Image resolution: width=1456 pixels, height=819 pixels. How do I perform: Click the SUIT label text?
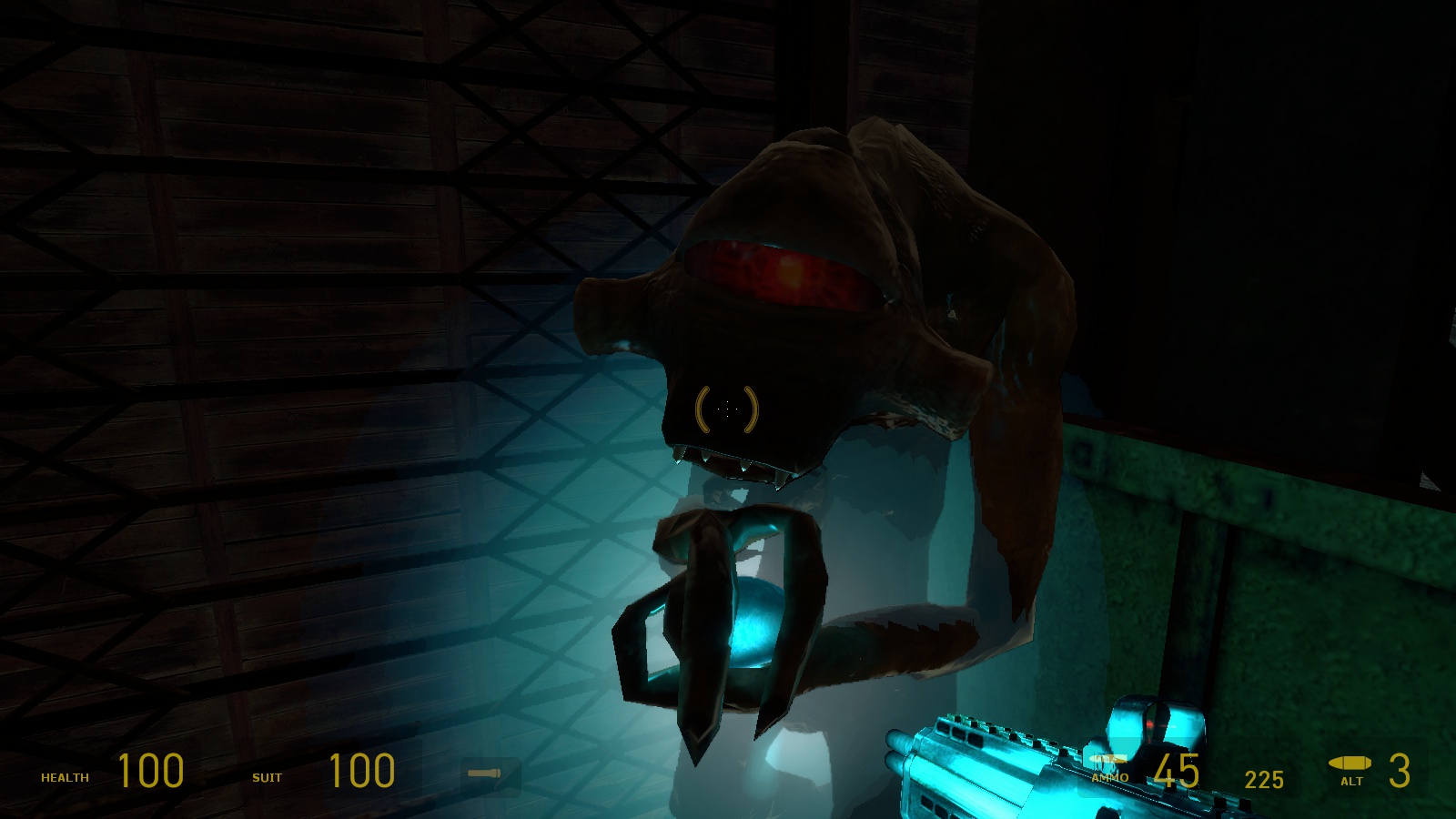tap(268, 778)
